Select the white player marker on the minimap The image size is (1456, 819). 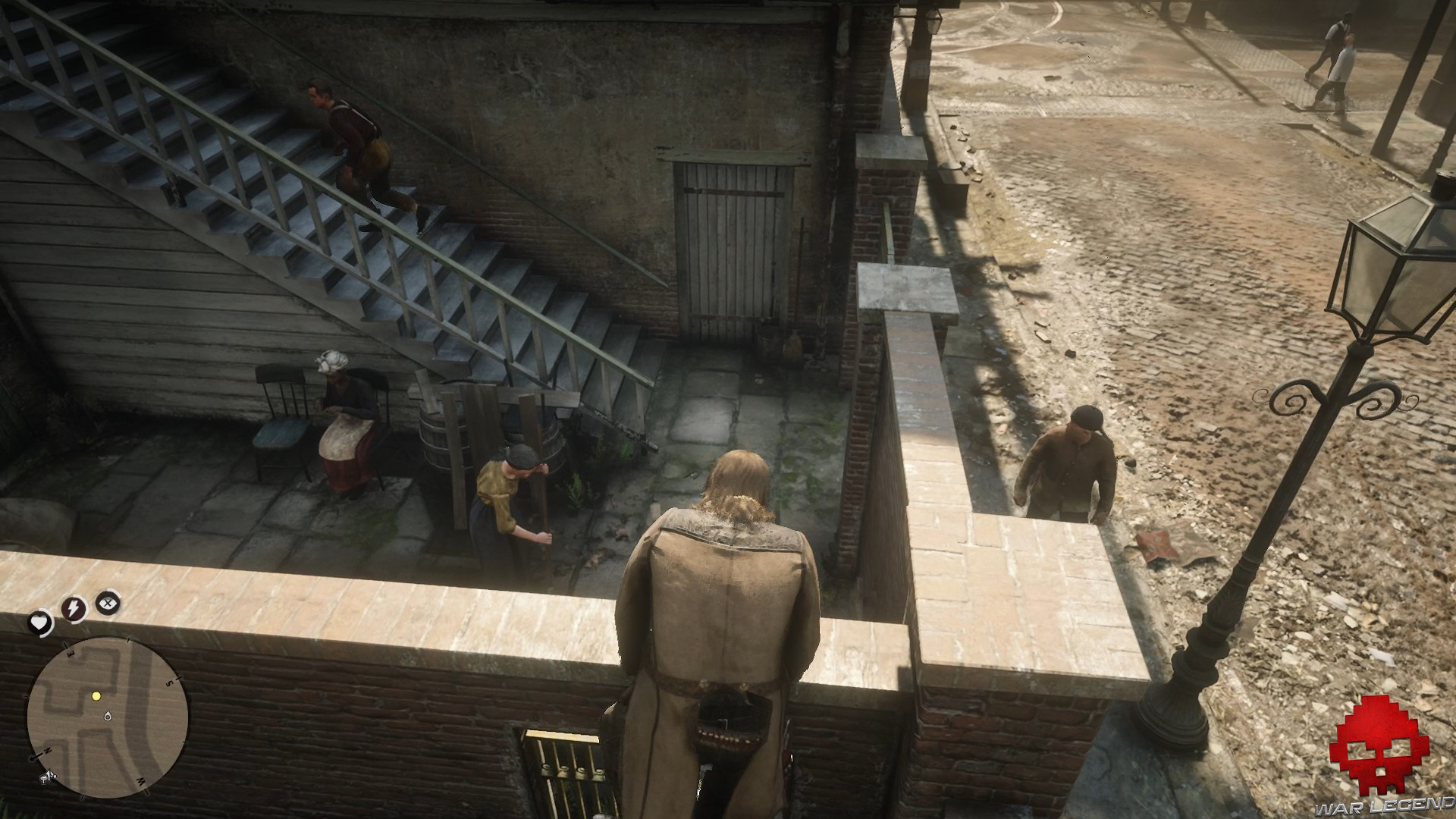click(107, 717)
